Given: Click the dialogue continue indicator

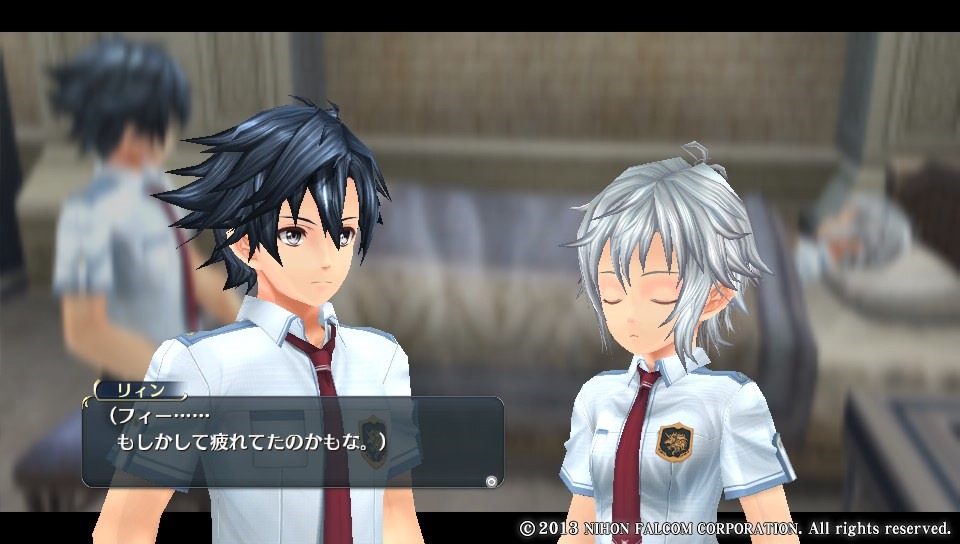Looking at the screenshot, I should [x=490, y=481].
